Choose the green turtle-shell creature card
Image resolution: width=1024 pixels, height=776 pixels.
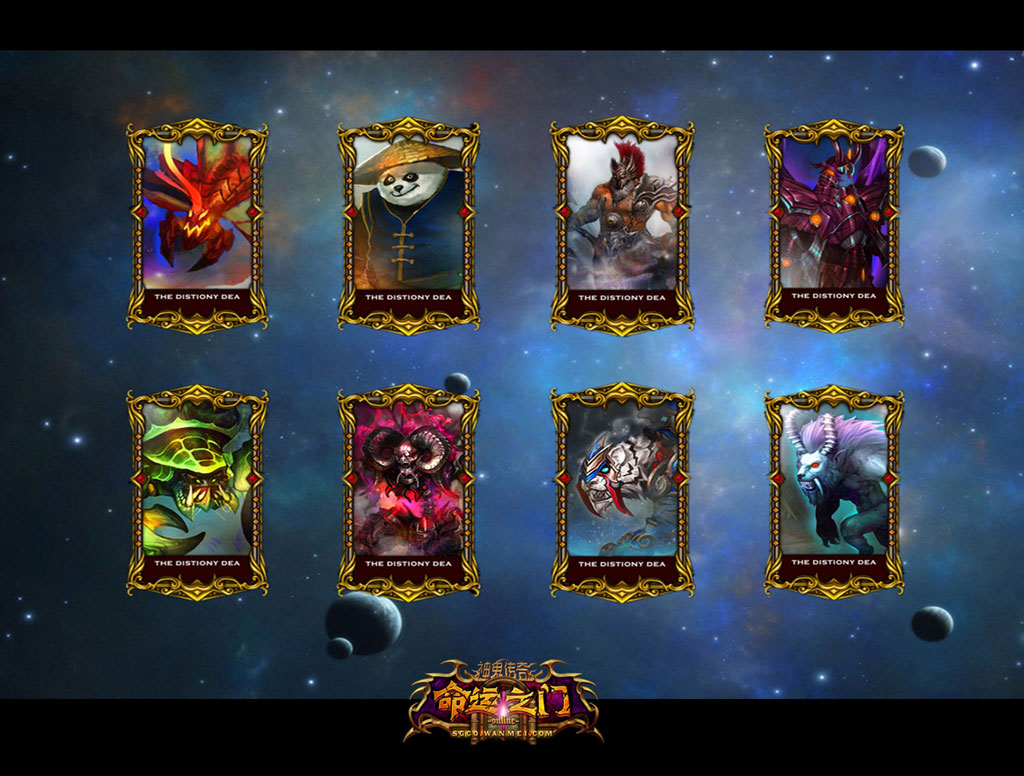coord(197,488)
